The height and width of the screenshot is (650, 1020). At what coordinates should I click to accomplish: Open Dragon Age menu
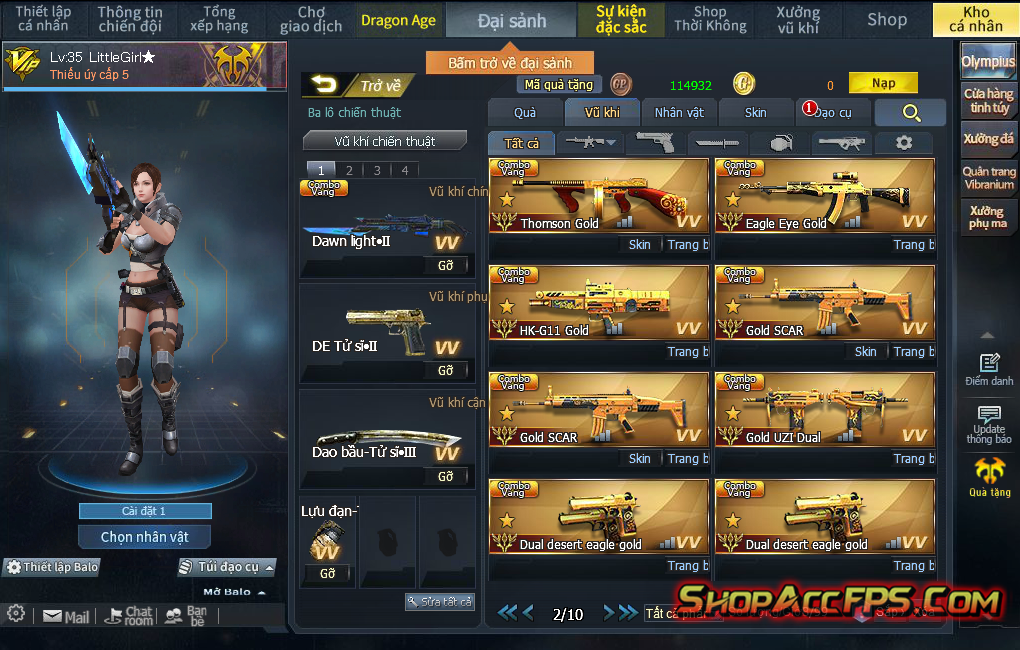[398, 20]
